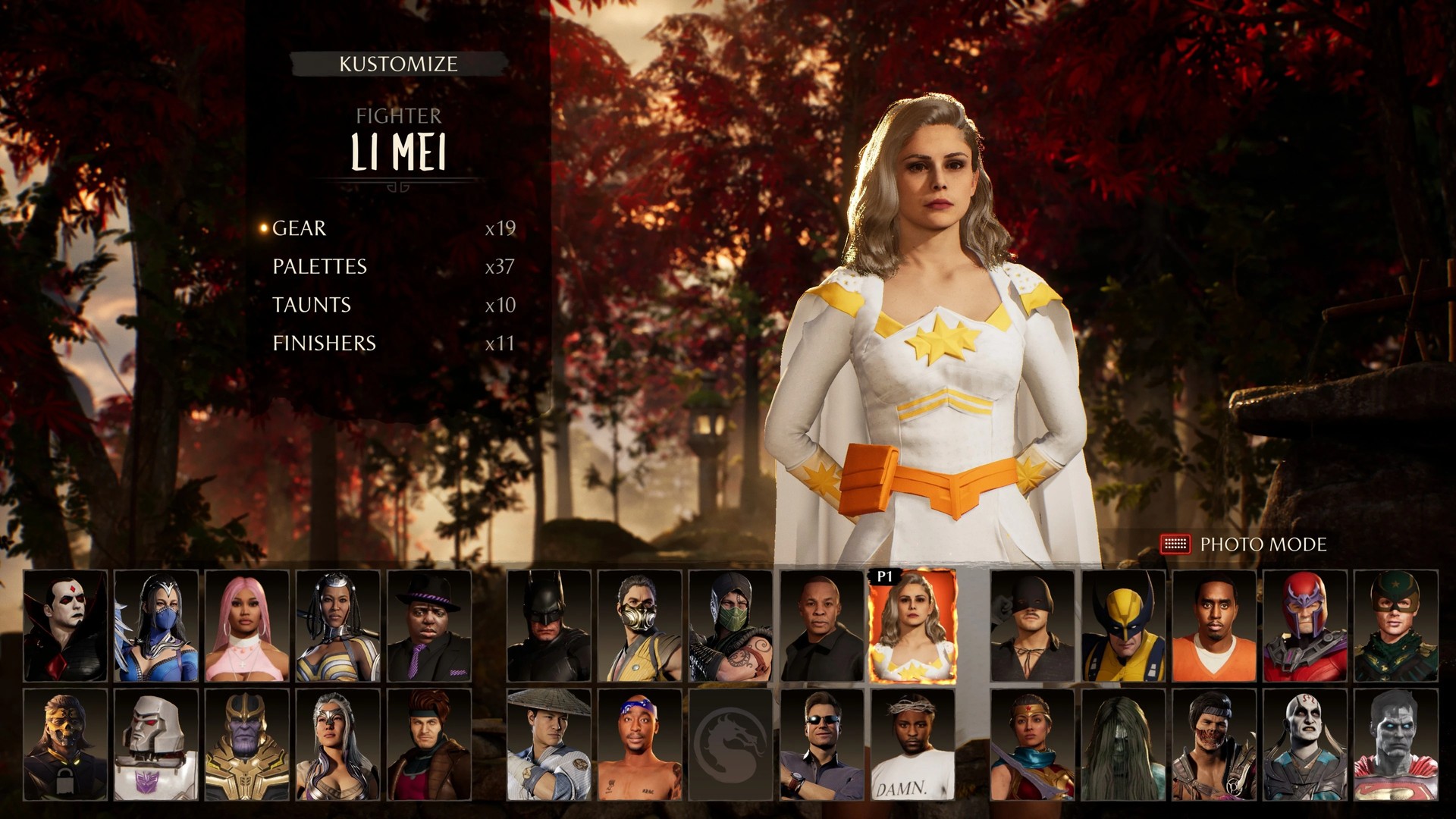
Task: Pick the long dark-haired ghostly fighter portrait
Action: (1123, 745)
